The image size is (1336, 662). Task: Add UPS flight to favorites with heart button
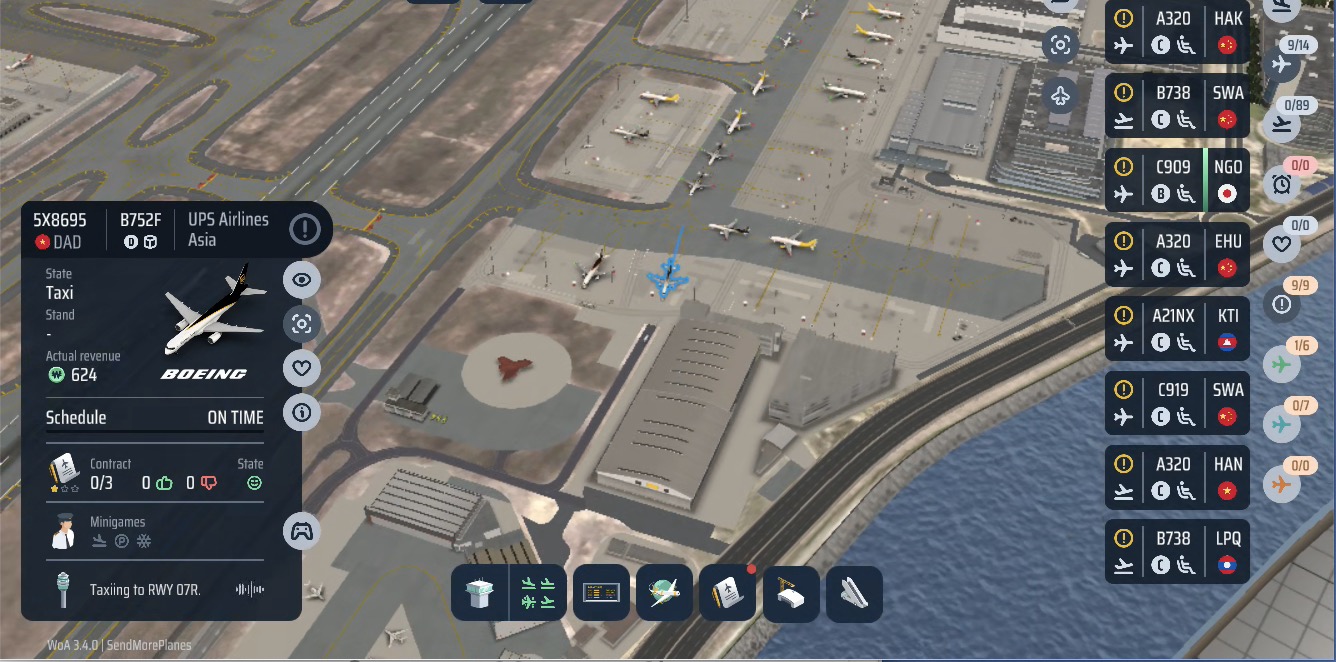pyautogui.click(x=302, y=368)
